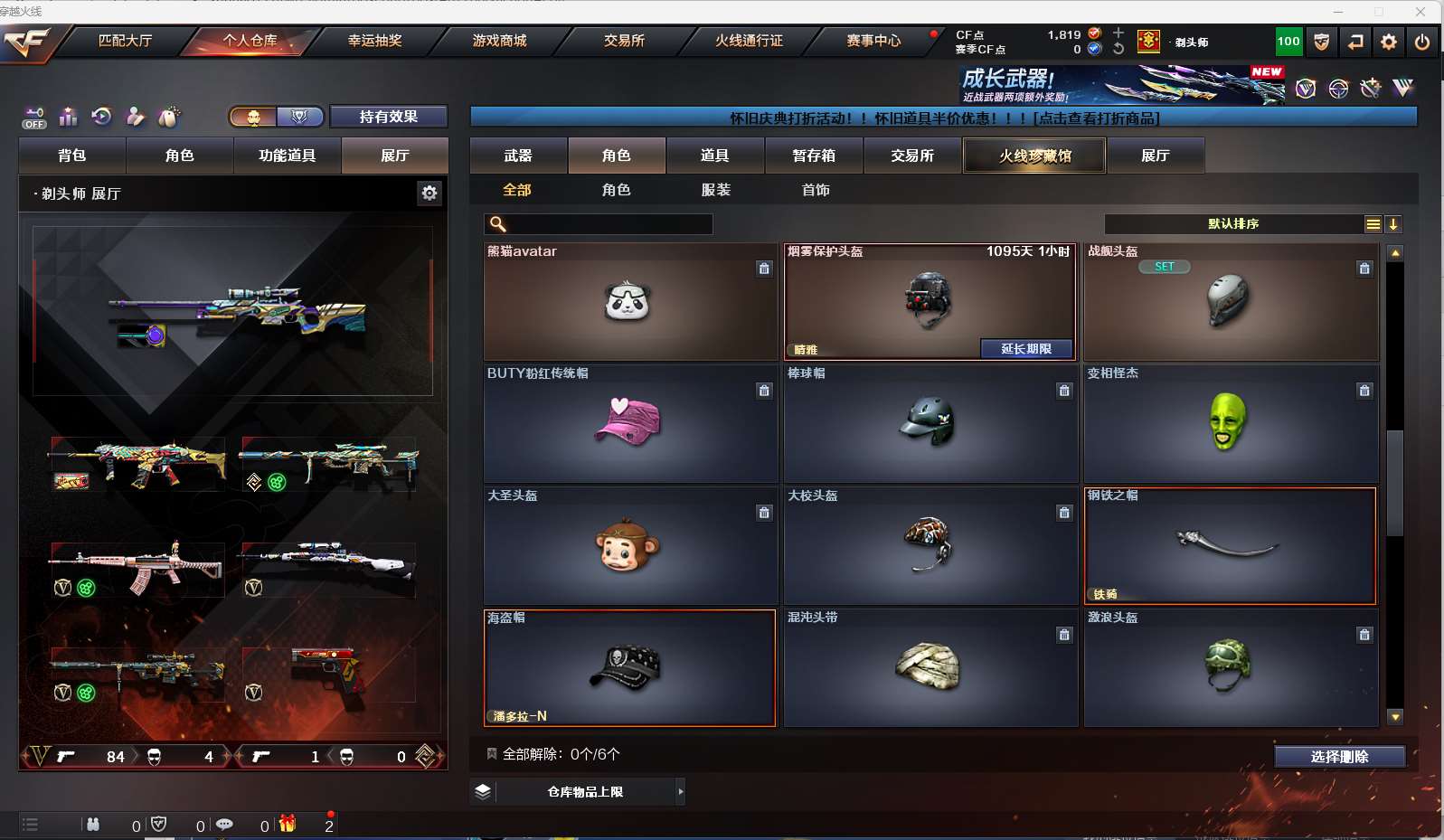This screenshot has width=1444, height=840.
Task: Pick the 大圣头盔 monkey helmet
Action: (x=630, y=545)
